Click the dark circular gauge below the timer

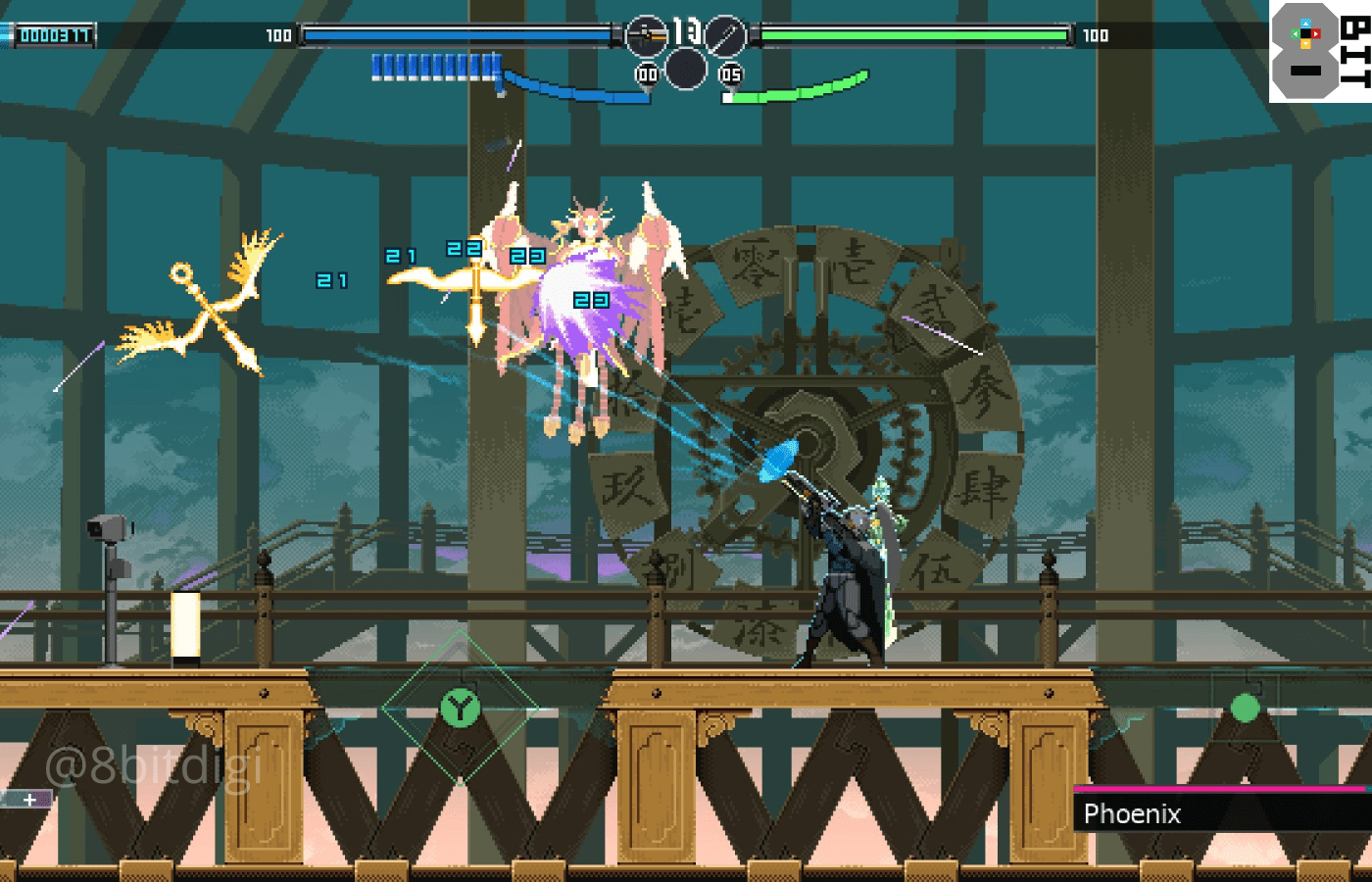click(x=686, y=69)
